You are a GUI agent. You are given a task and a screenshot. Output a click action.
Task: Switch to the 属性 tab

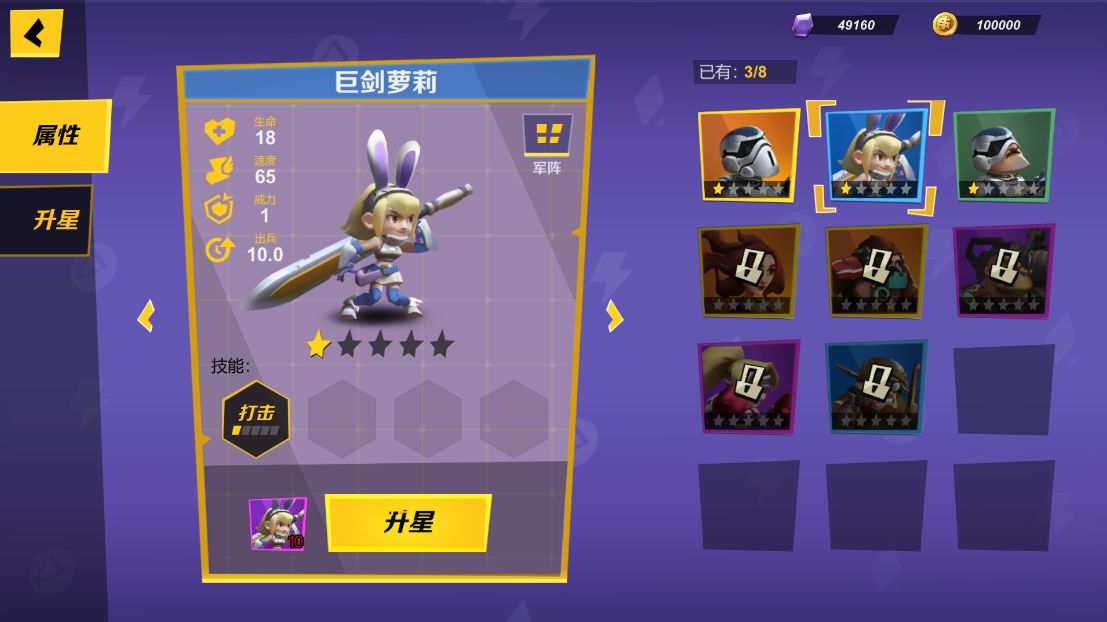55,135
